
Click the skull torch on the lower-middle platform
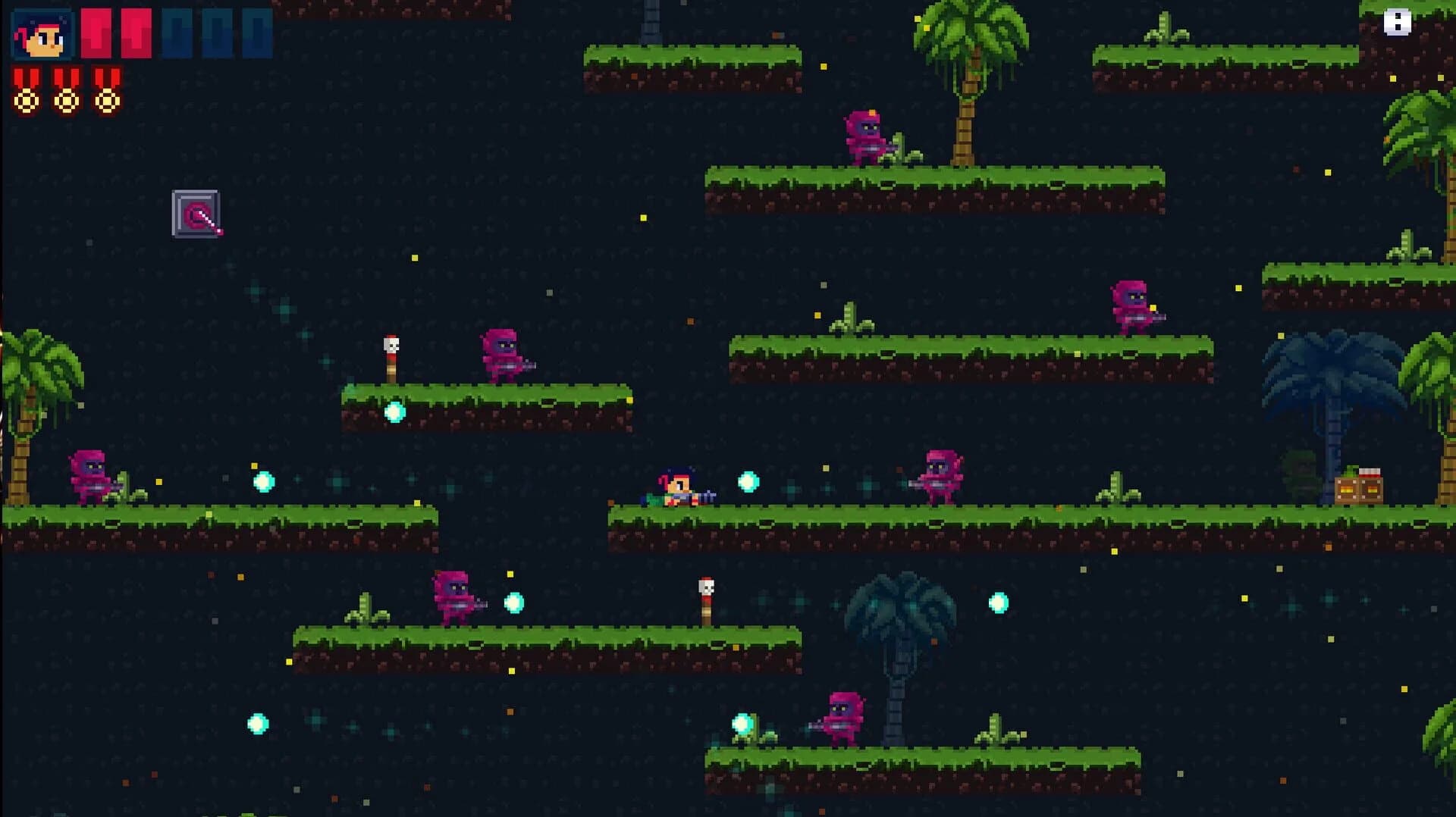point(707,599)
